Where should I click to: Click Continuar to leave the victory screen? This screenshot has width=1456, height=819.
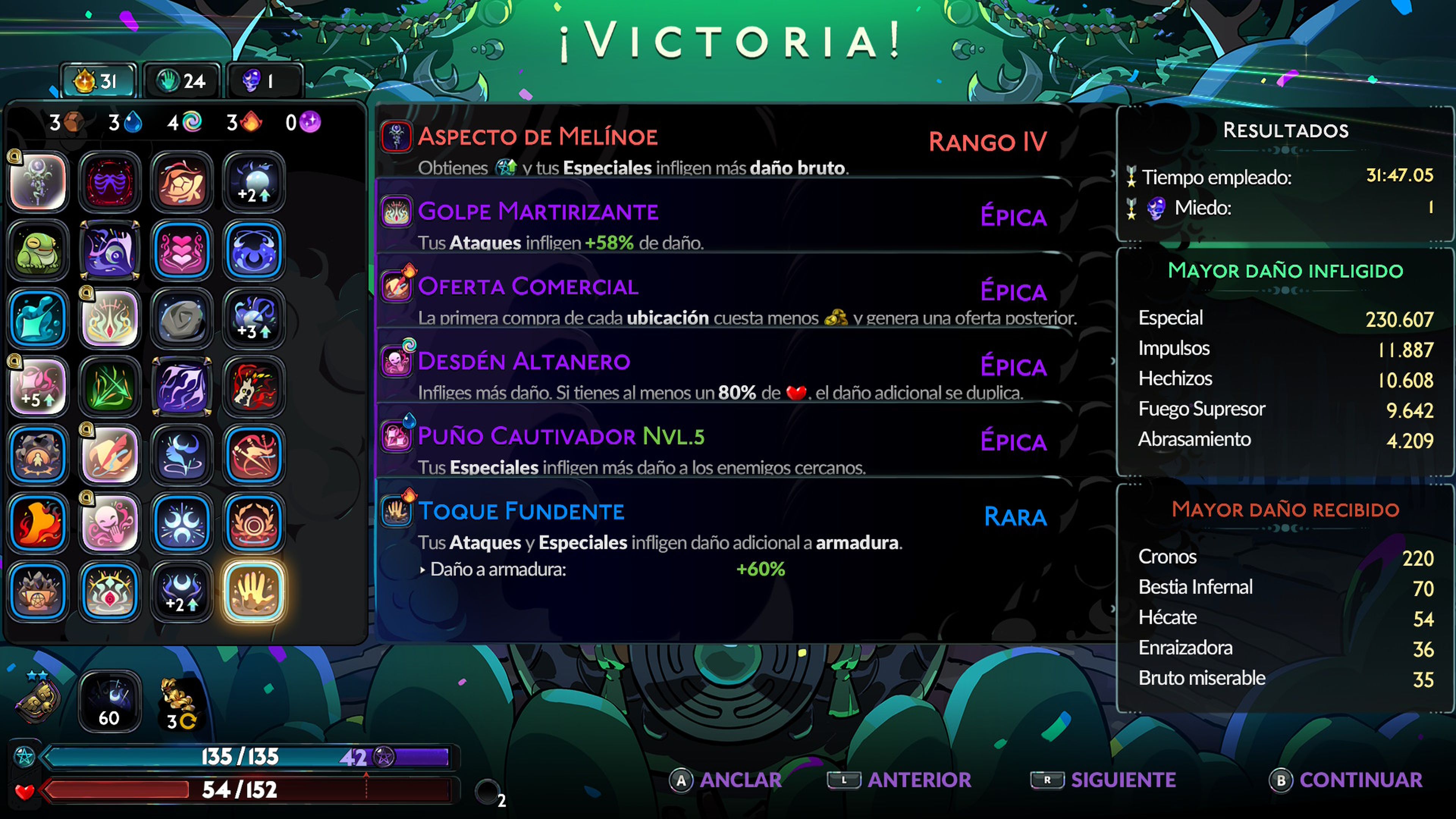point(1356,780)
